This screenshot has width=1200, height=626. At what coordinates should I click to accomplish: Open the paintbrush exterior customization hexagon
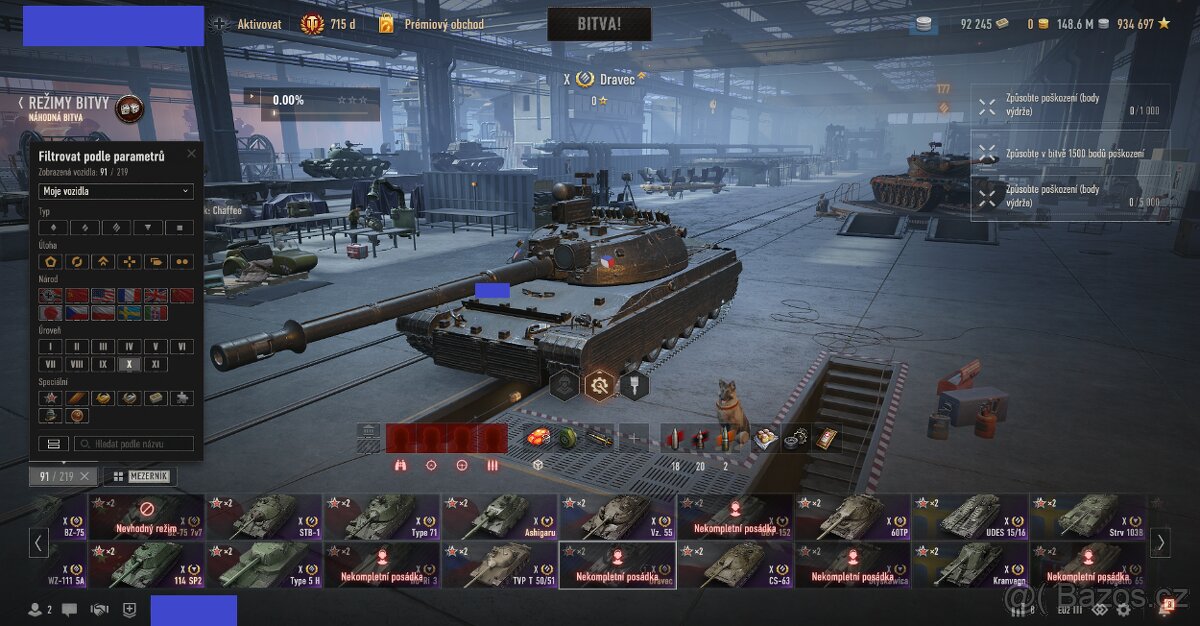point(634,385)
